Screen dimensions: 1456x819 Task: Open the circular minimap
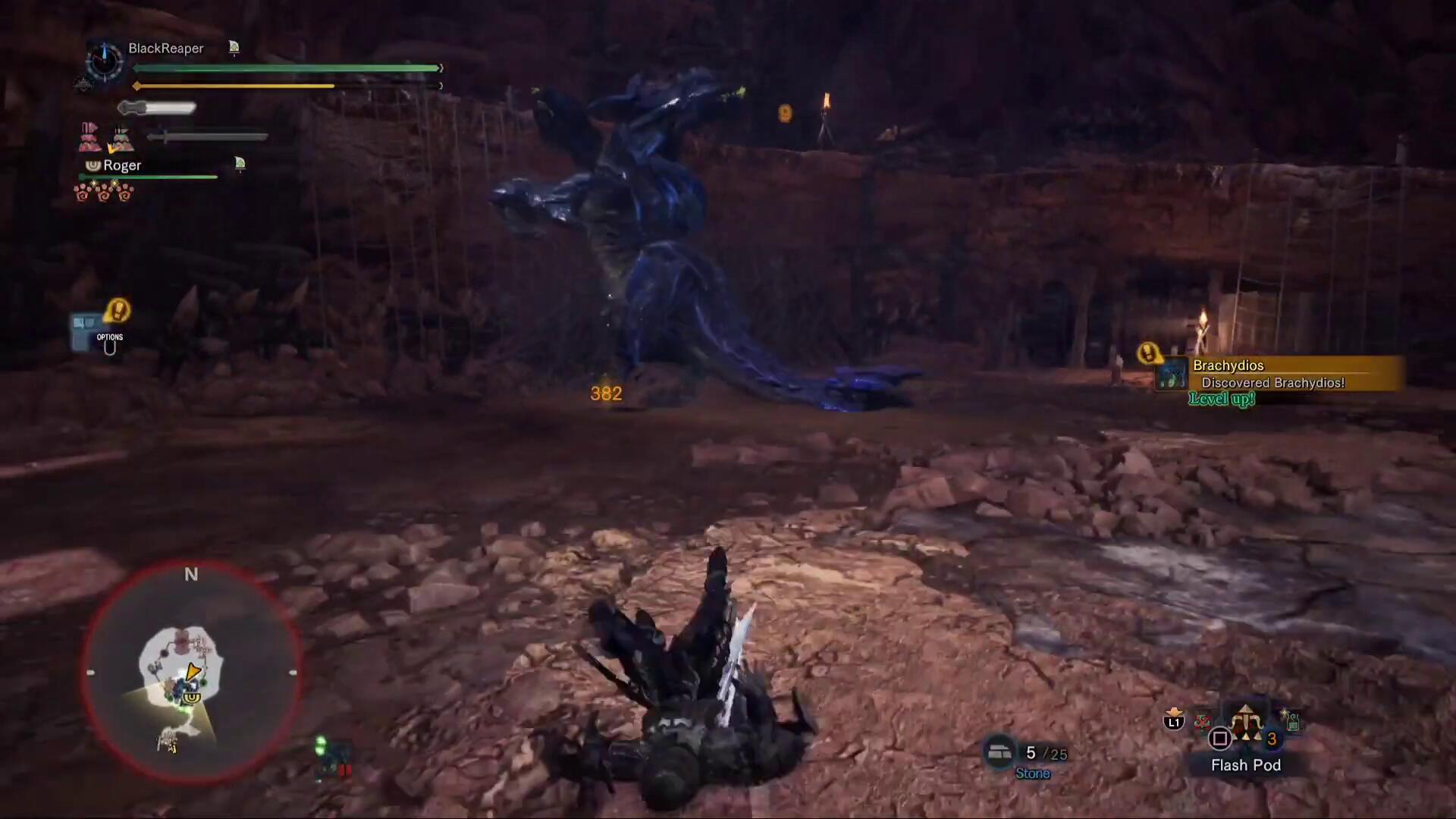(190, 673)
